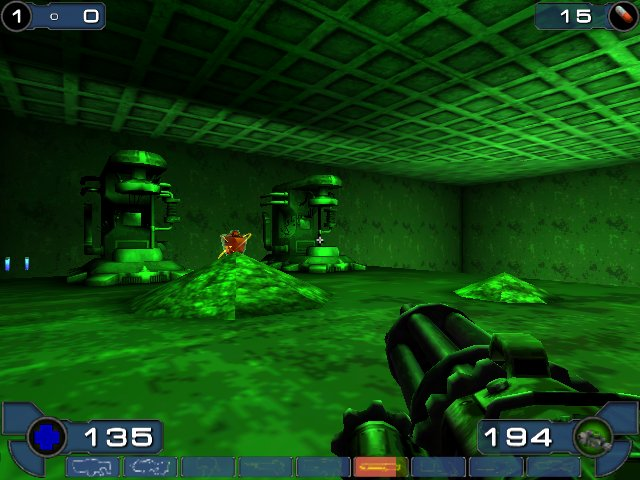This screenshot has width=640, height=480.
Task: Select the highlighted orange weapon slot
Action: [380, 466]
